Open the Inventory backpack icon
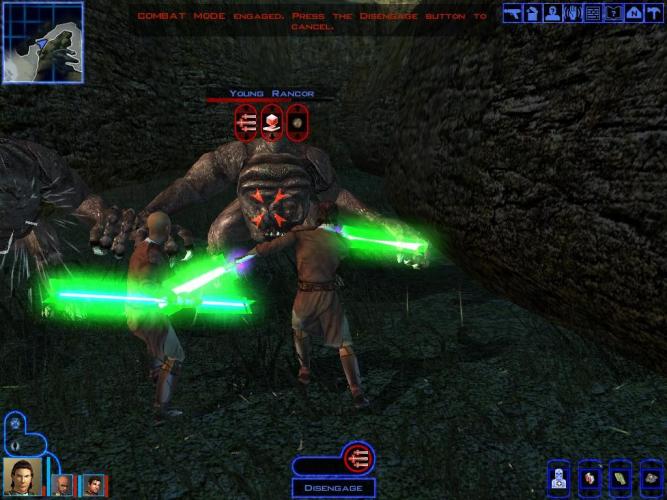The image size is (667, 500). pos(533,13)
